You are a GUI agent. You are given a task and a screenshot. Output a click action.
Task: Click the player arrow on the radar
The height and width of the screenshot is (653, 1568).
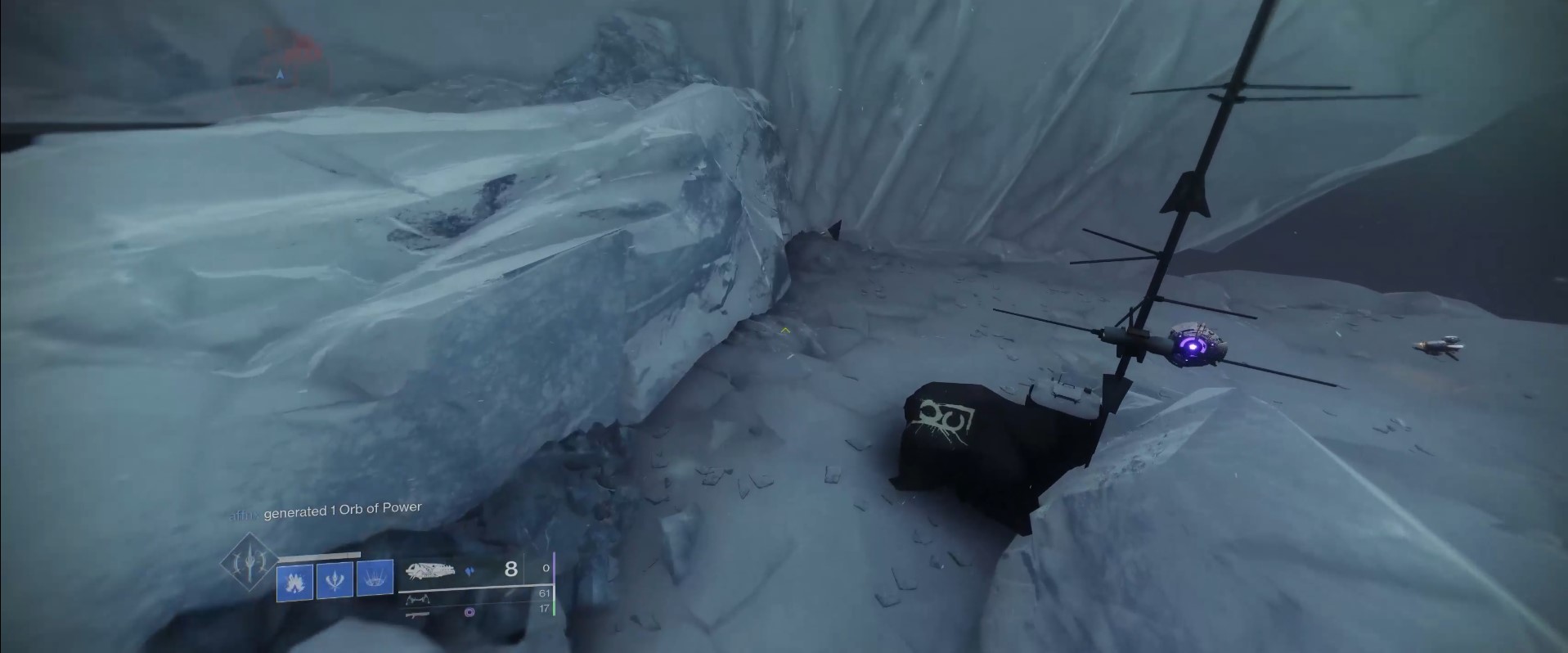click(281, 73)
